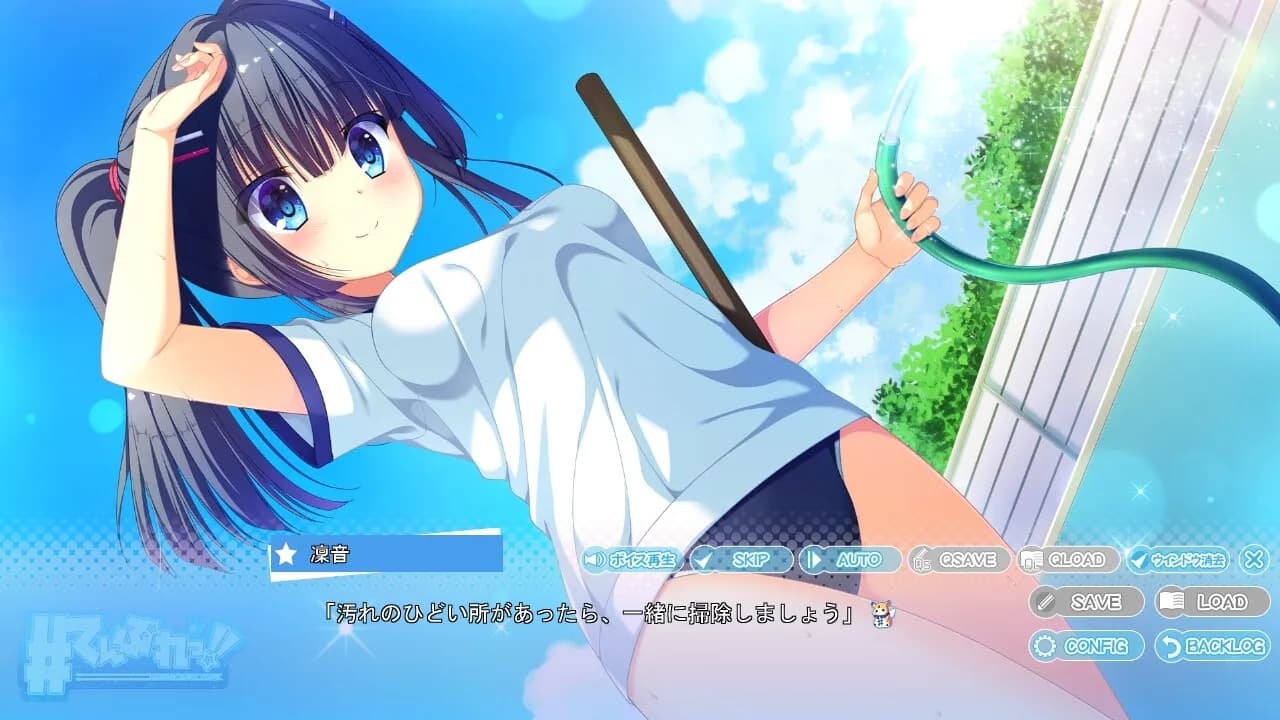The width and height of the screenshot is (1280, 720).
Task: Click the play arrow icon on AUTO
Action: click(x=815, y=561)
